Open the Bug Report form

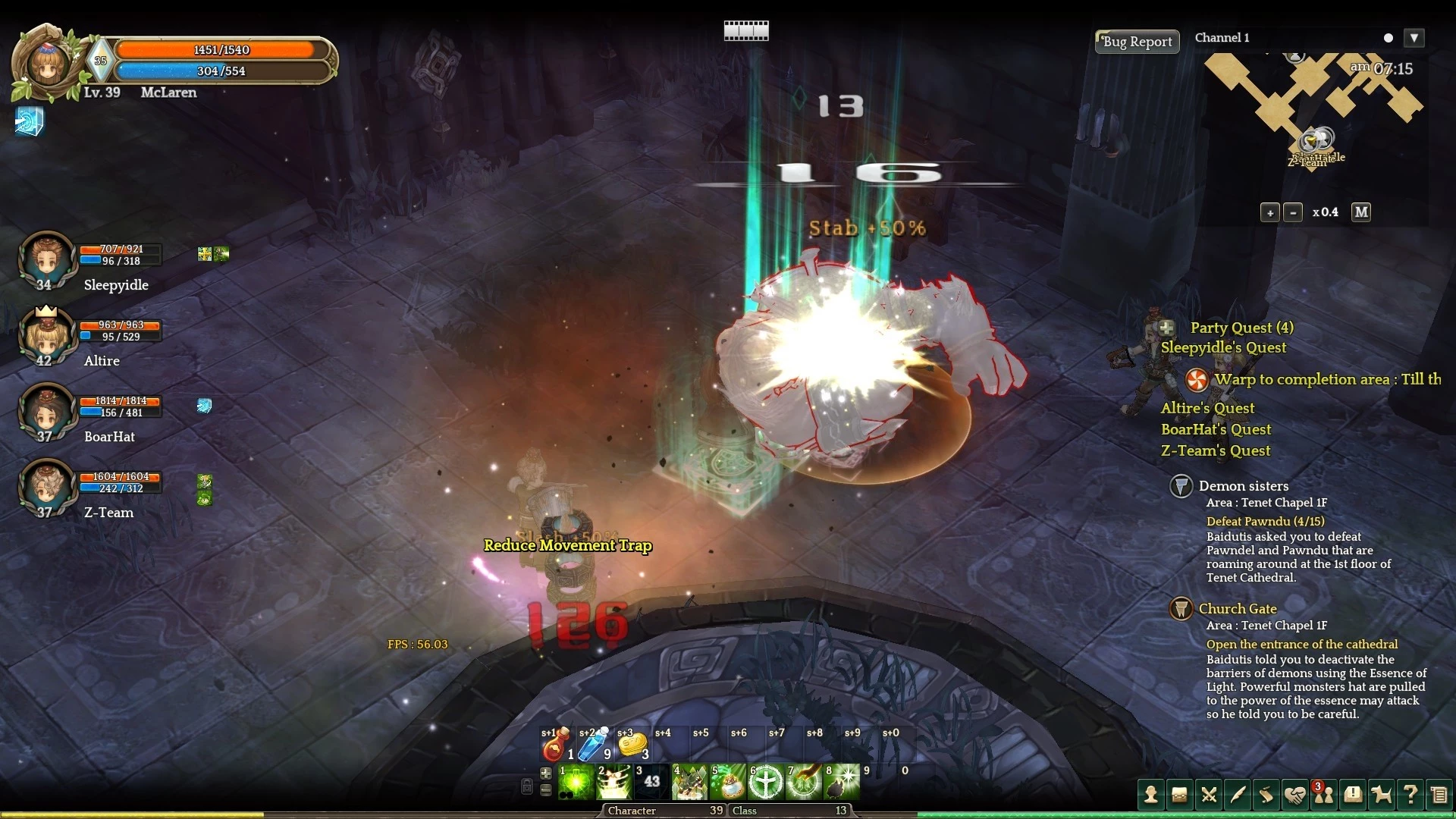coord(1137,42)
